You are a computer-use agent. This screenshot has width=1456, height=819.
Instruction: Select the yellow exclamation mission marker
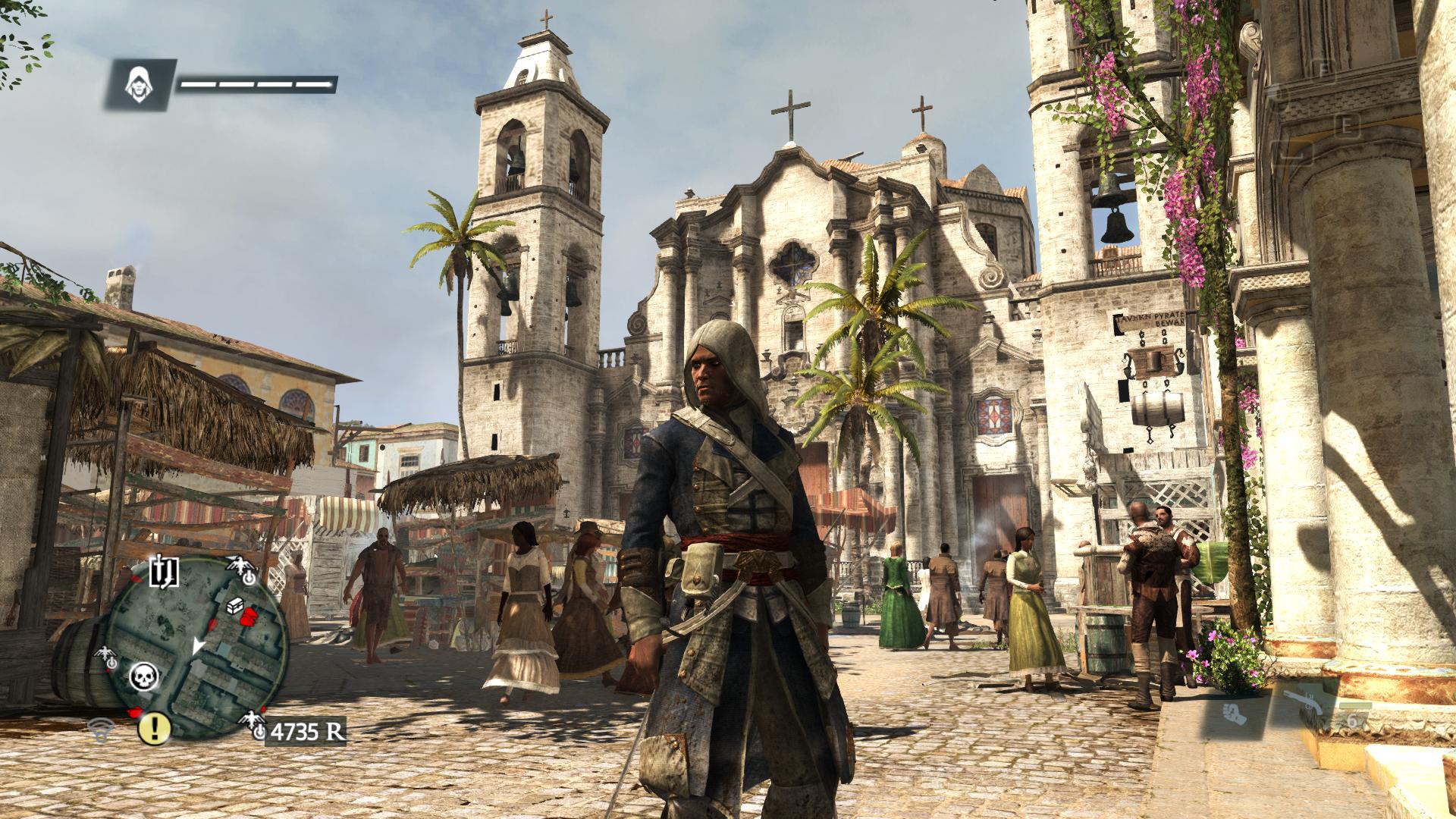155,728
